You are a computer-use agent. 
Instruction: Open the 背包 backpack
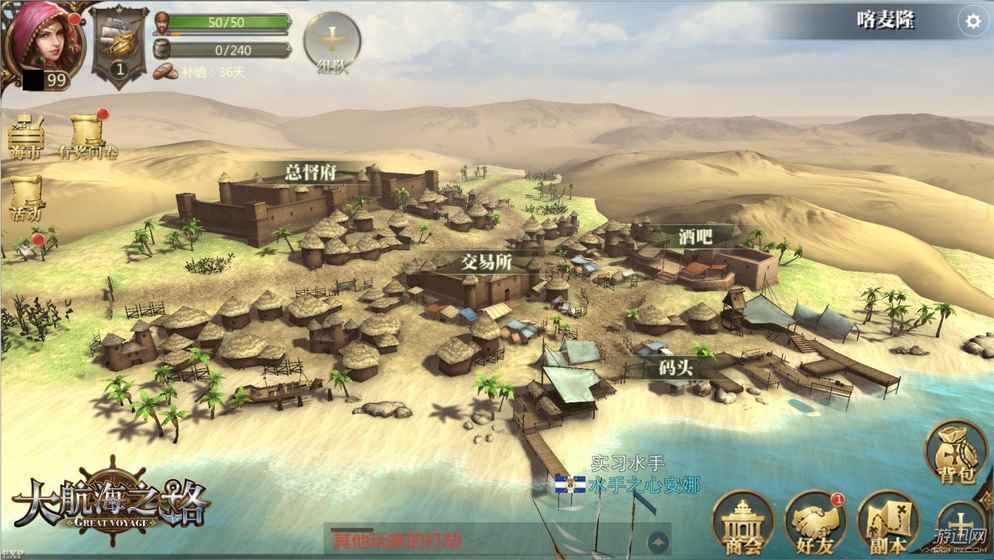(955, 453)
